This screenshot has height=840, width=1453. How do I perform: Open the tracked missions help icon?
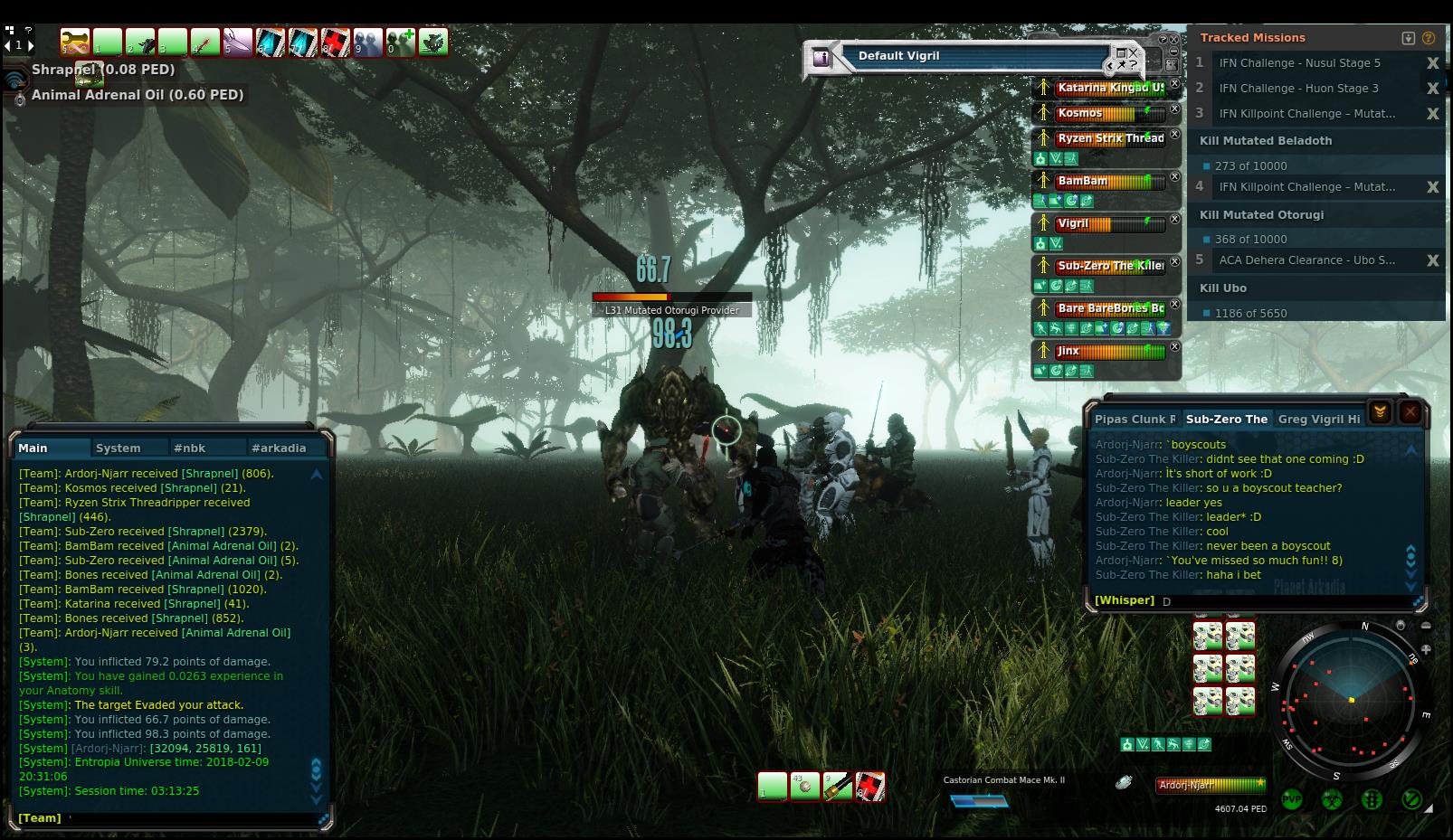pyautogui.click(x=1429, y=38)
